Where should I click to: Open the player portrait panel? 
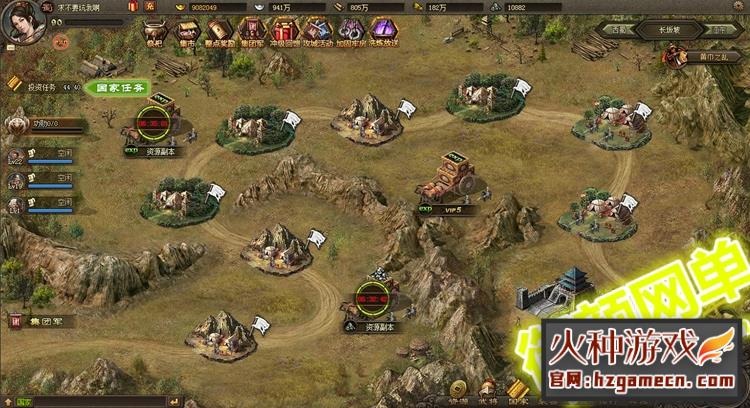coord(20,20)
